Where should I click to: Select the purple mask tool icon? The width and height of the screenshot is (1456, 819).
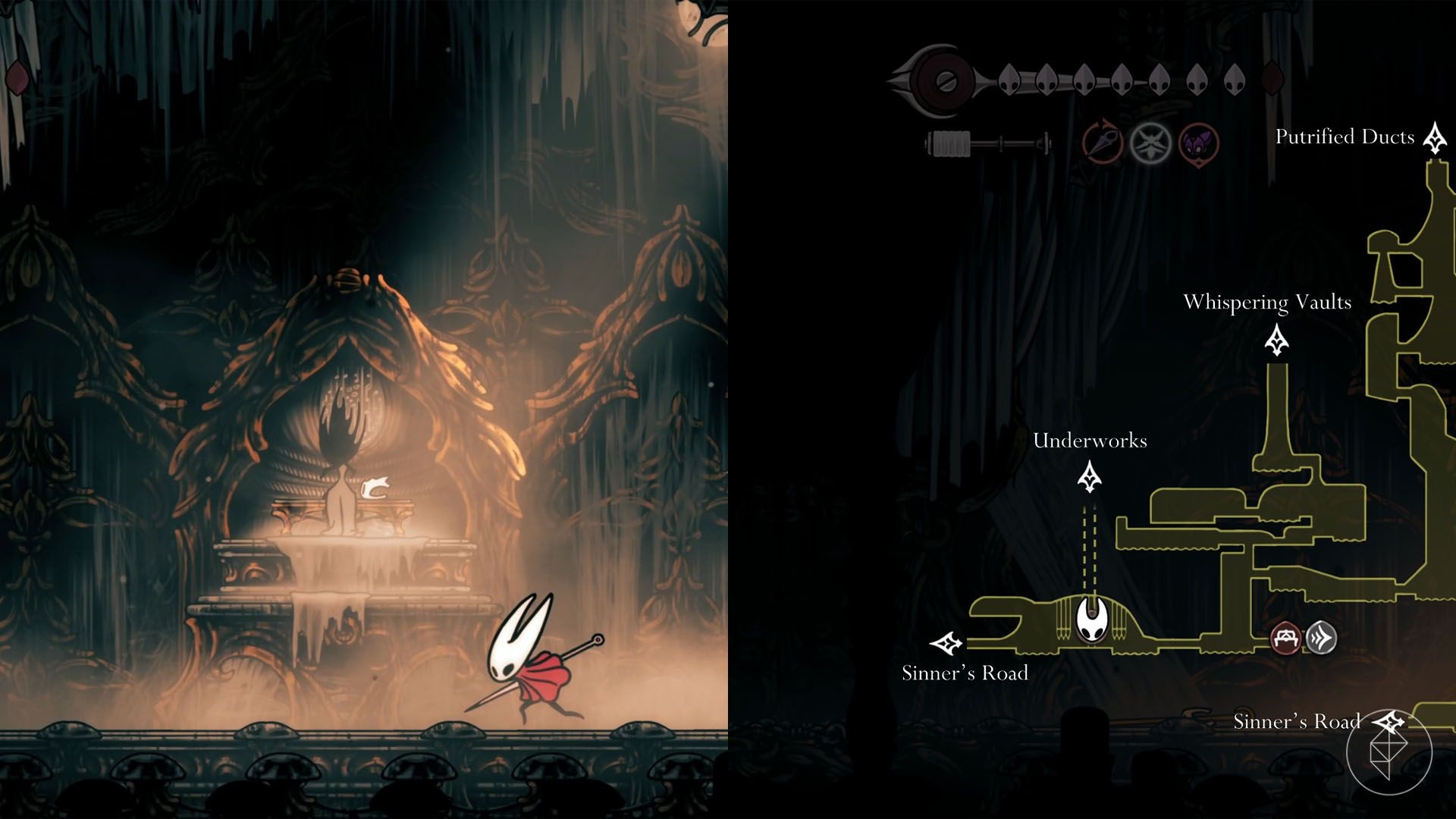[x=1199, y=143]
